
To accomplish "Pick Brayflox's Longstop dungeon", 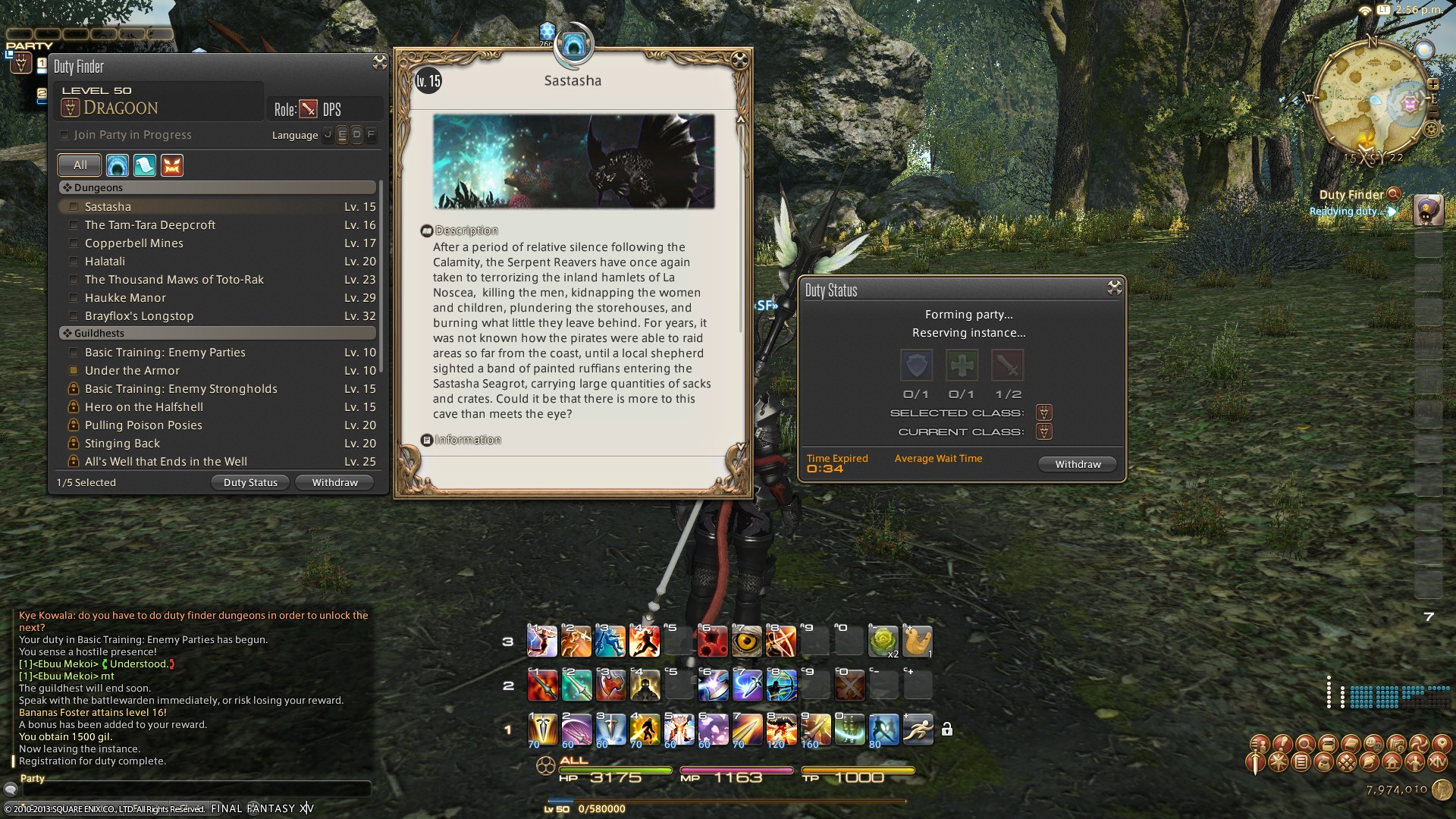I will 139,316.
